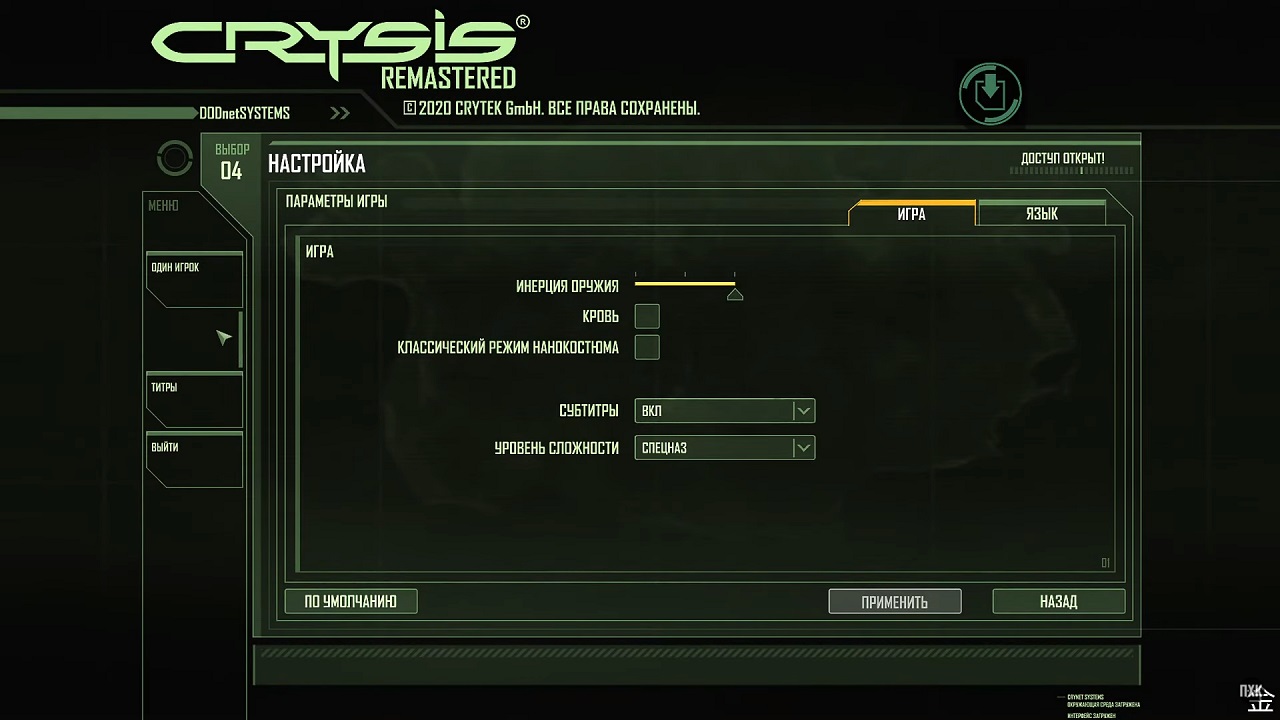This screenshot has width=1280, height=720.
Task: Enable КЛАССИЧЕСКИЙ РЕЖИМ НАНОКОСТЮМА checkbox
Action: 647,348
